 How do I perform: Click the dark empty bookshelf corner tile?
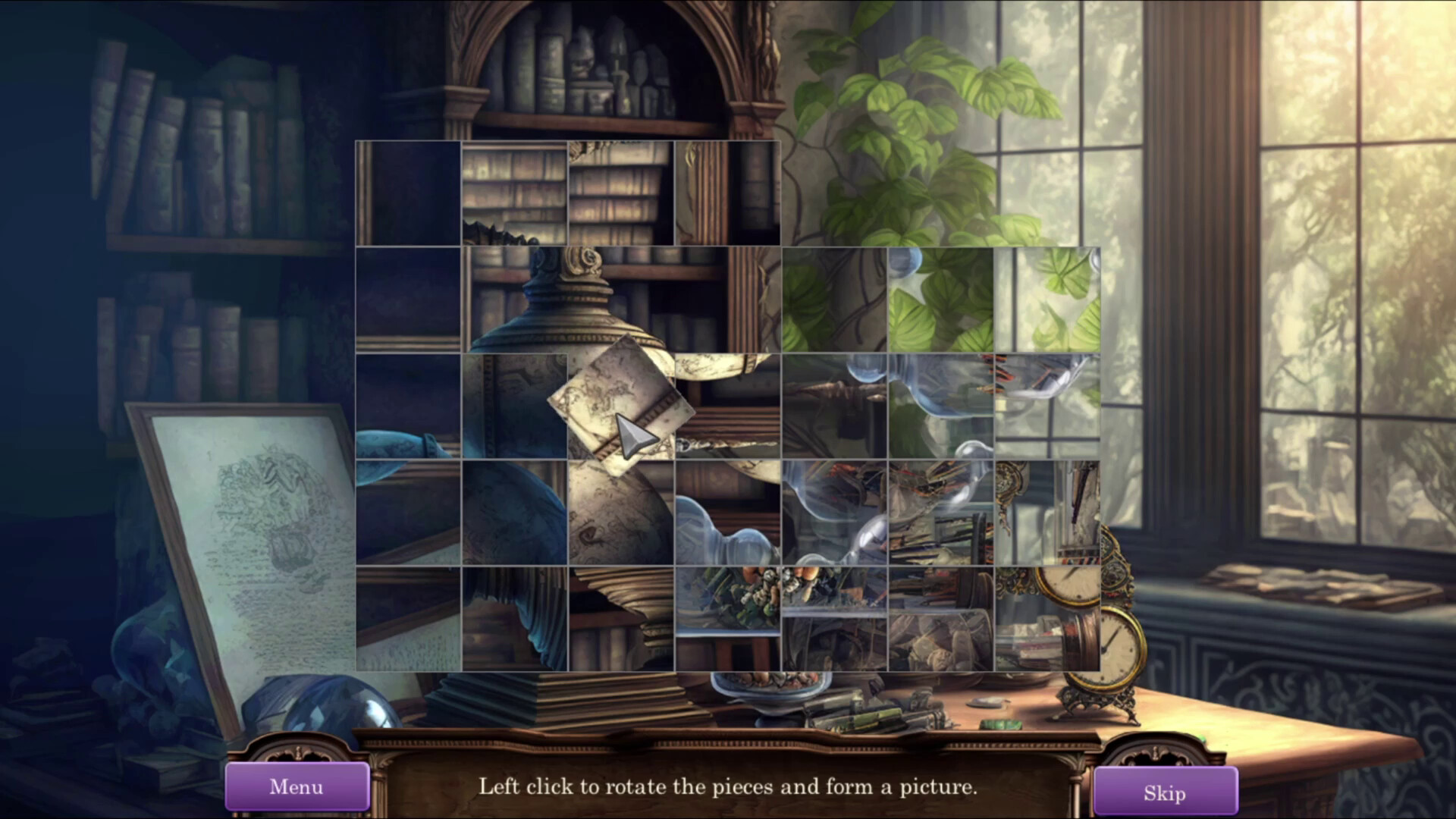409,300
